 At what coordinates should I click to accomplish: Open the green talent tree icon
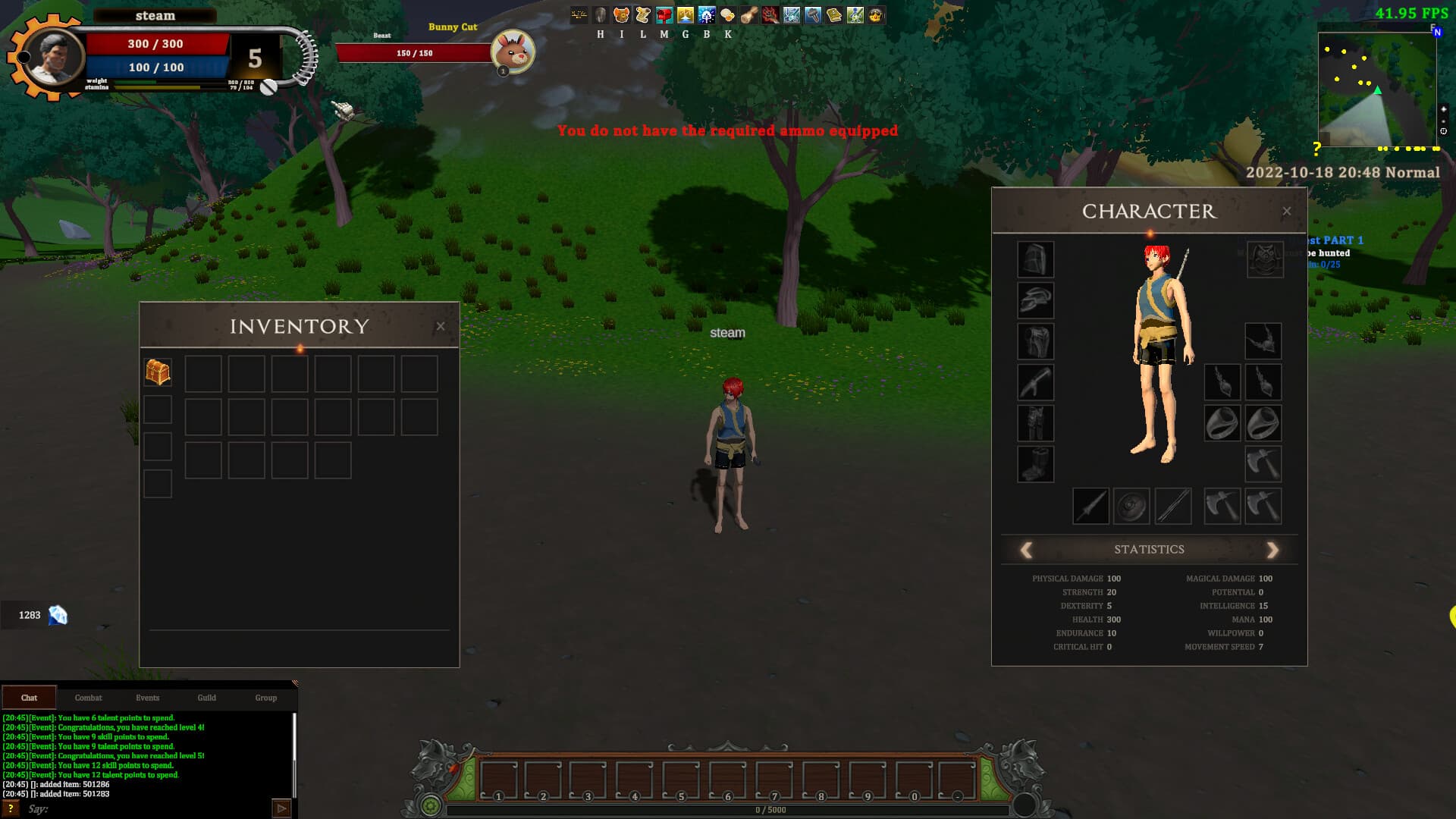(854, 13)
